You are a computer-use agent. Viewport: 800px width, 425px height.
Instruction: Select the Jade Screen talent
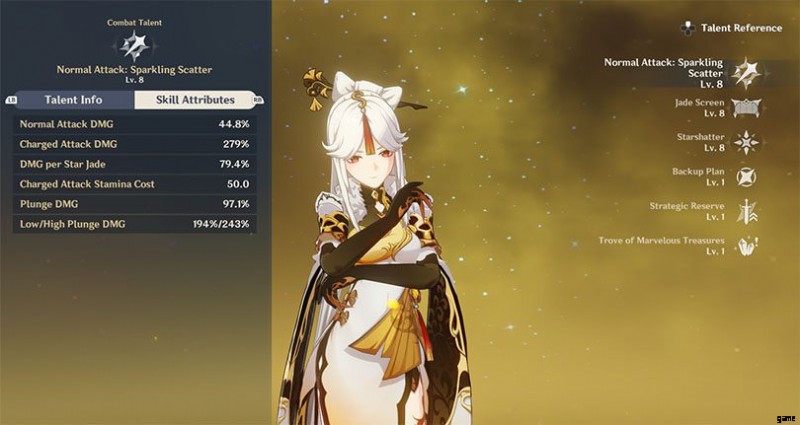[x=744, y=107]
